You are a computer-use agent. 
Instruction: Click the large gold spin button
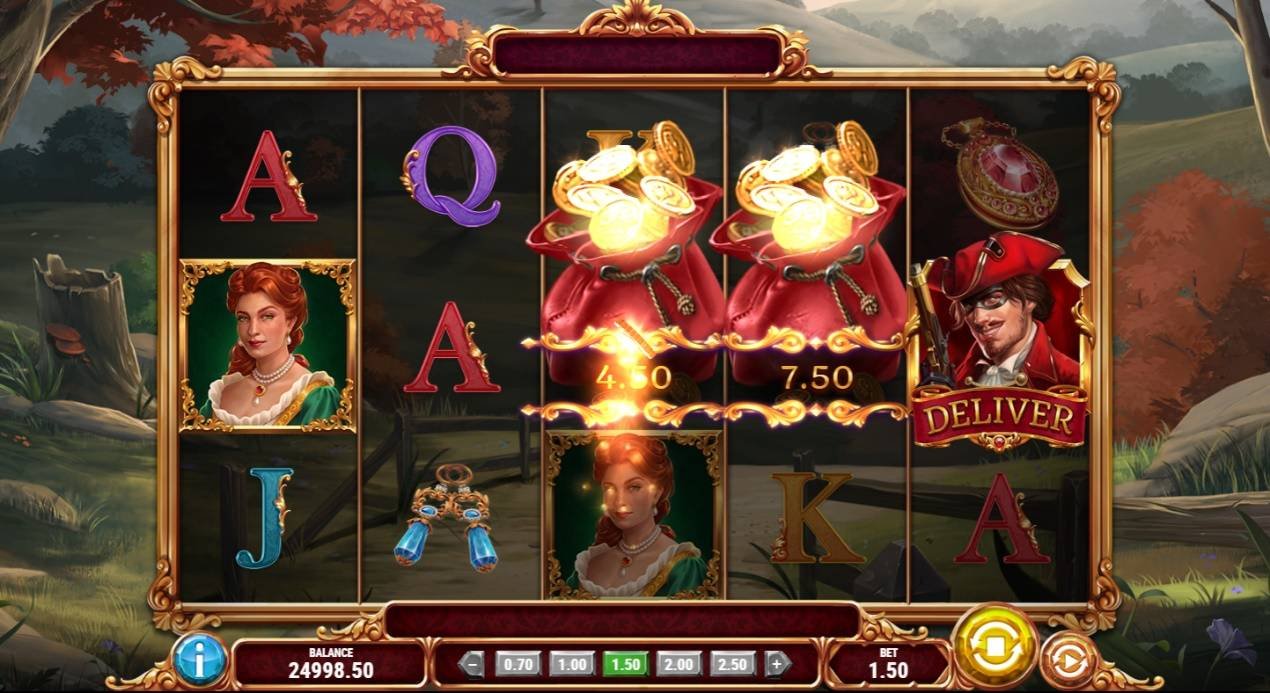pos(994,647)
